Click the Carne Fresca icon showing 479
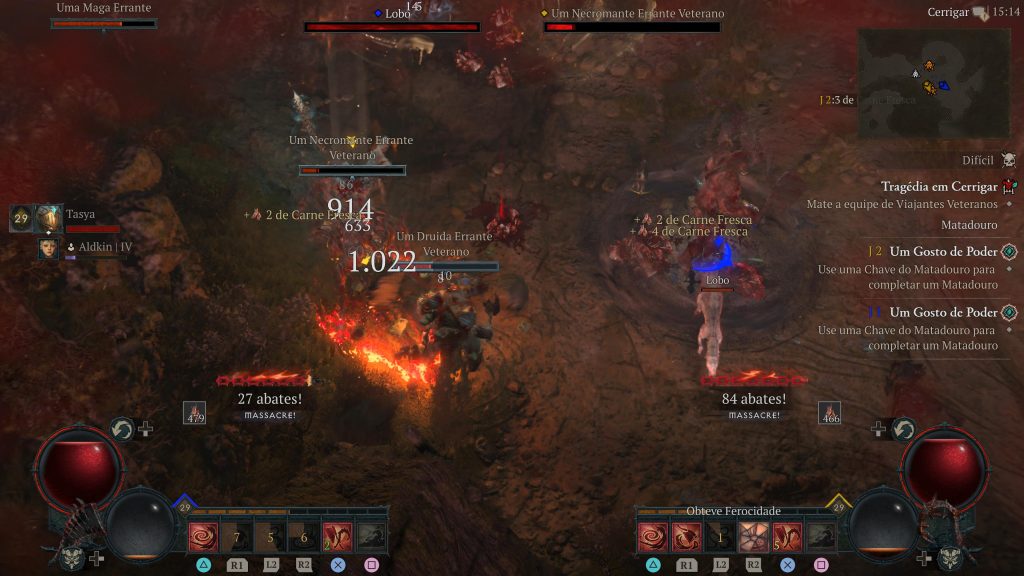Screen dimensions: 1024x576 pos(195,413)
